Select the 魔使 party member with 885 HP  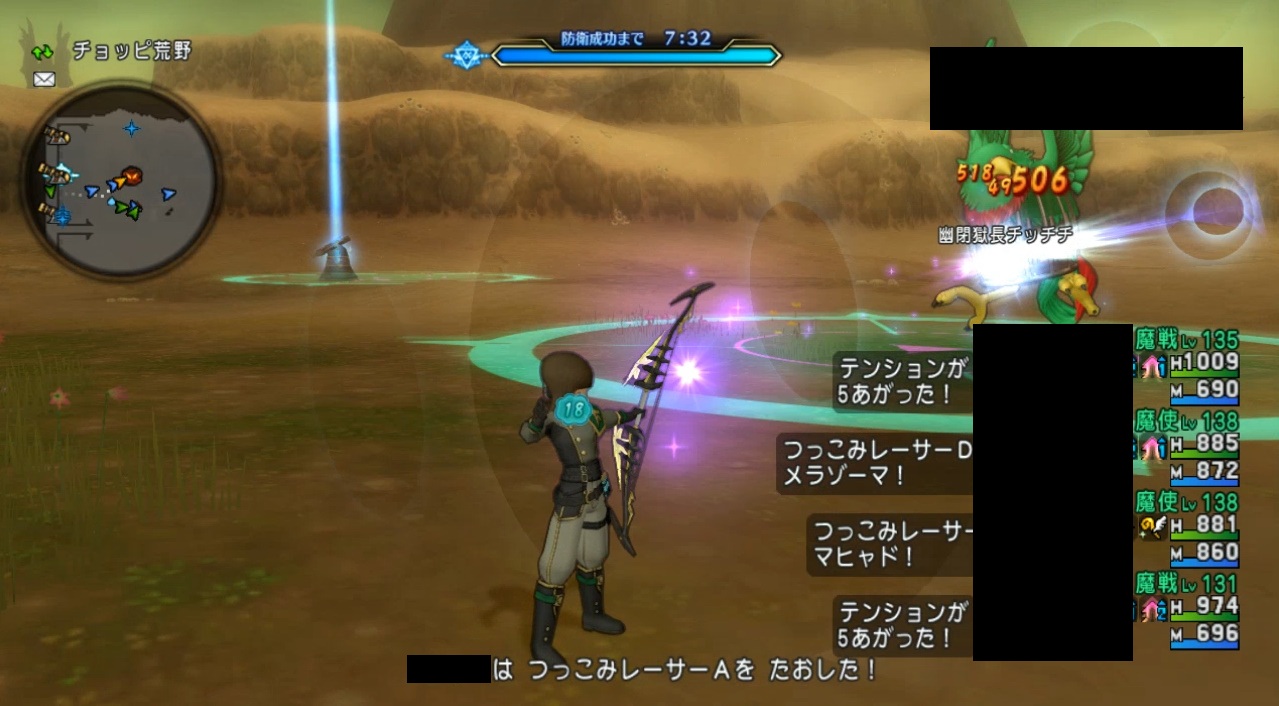click(x=1187, y=444)
